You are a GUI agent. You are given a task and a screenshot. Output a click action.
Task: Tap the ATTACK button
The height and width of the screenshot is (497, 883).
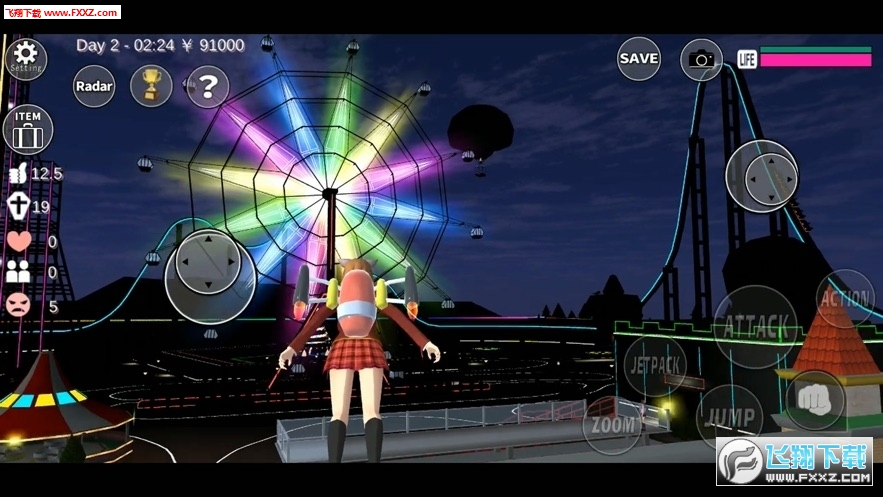coord(755,326)
